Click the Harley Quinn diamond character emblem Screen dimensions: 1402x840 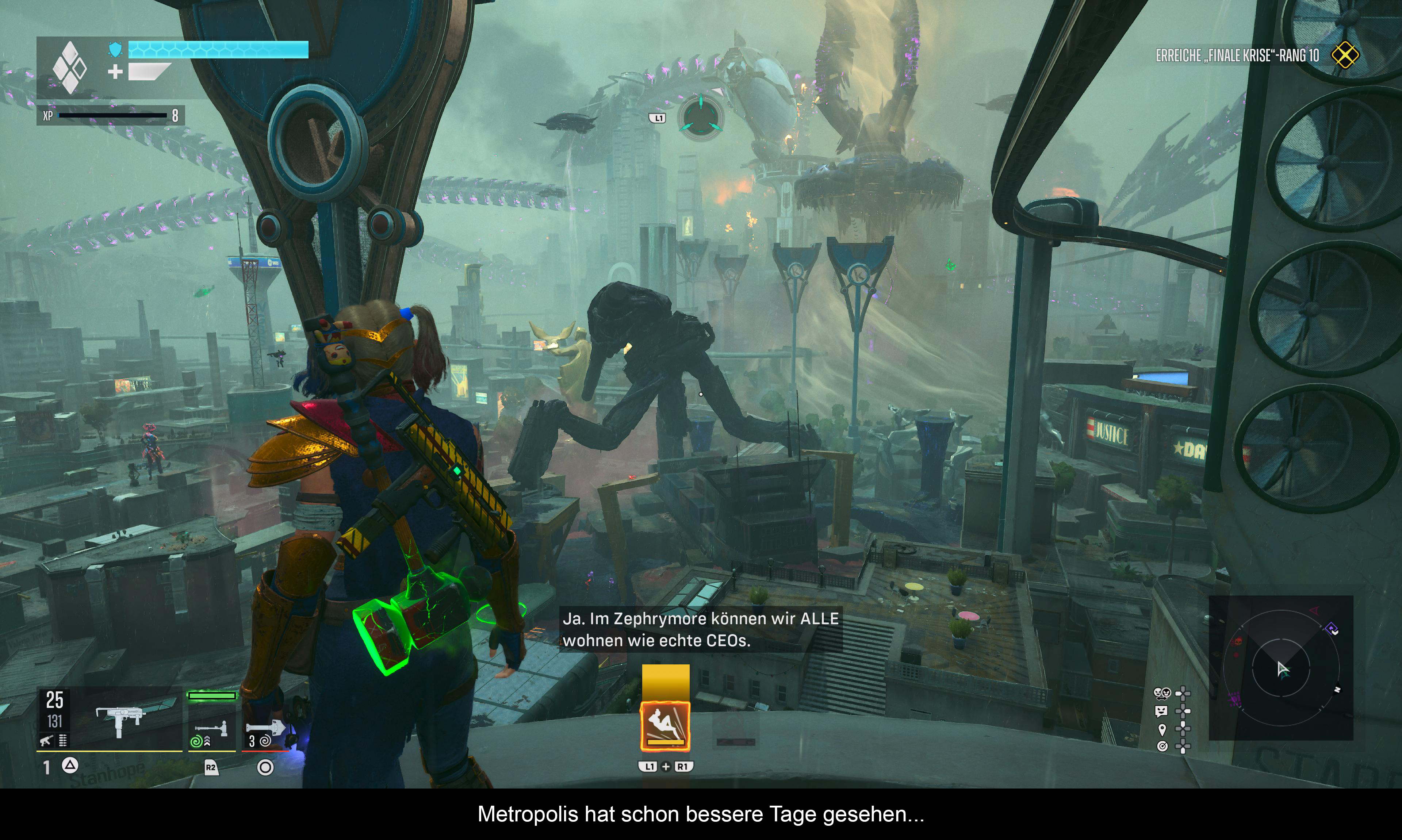[69, 68]
